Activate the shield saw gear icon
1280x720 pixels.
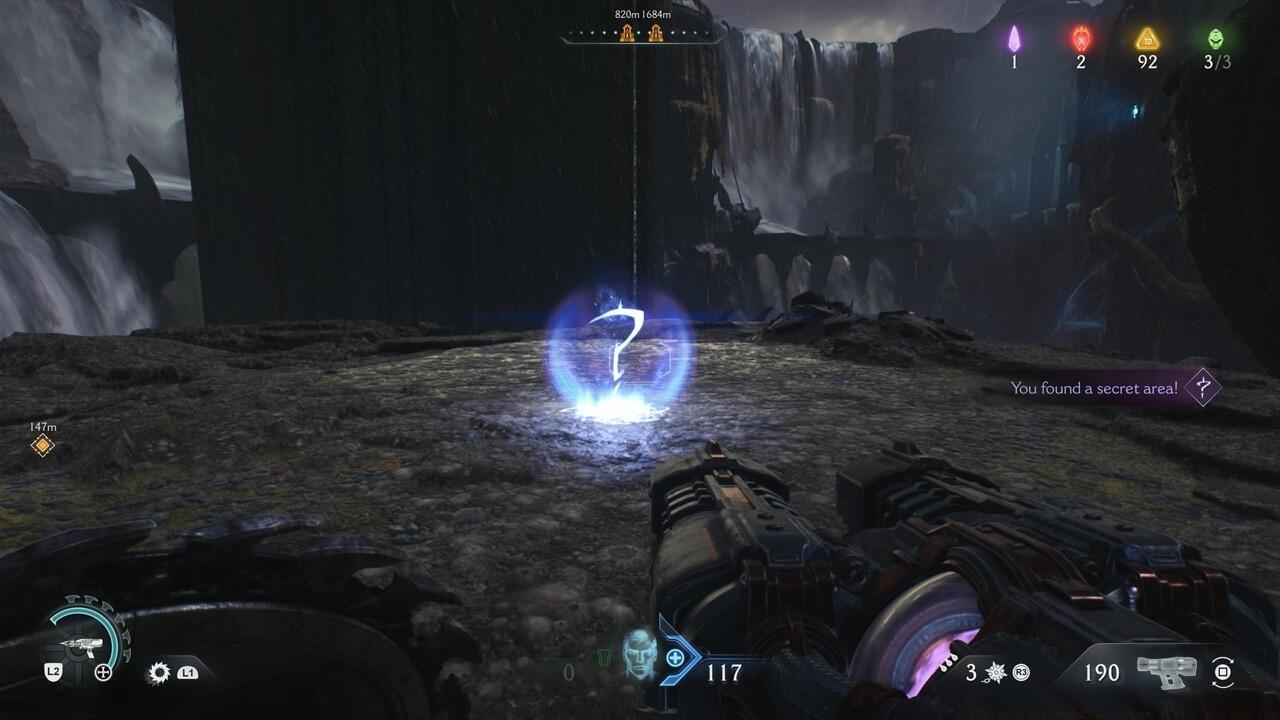158,672
